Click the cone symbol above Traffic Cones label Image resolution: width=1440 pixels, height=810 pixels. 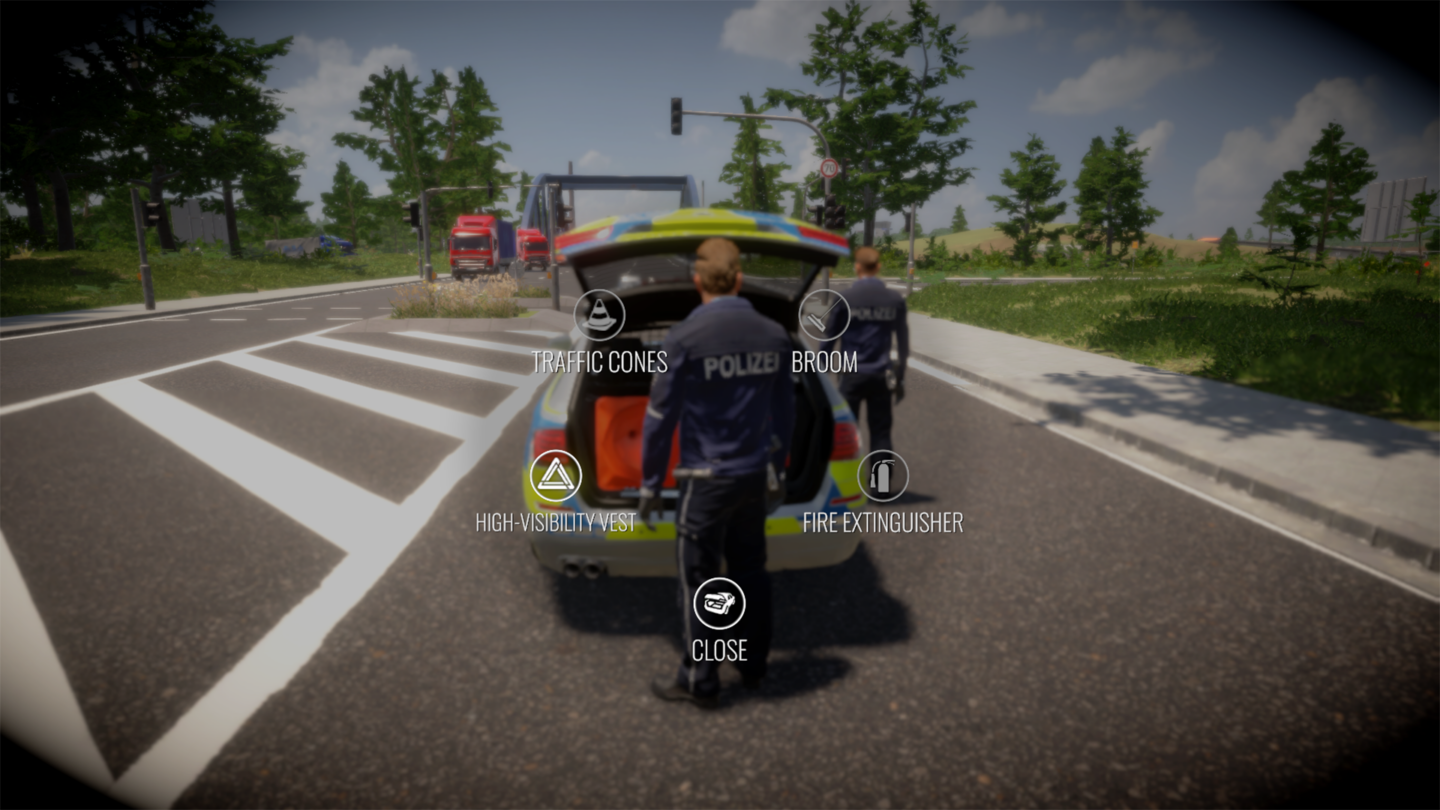point(598,313)
